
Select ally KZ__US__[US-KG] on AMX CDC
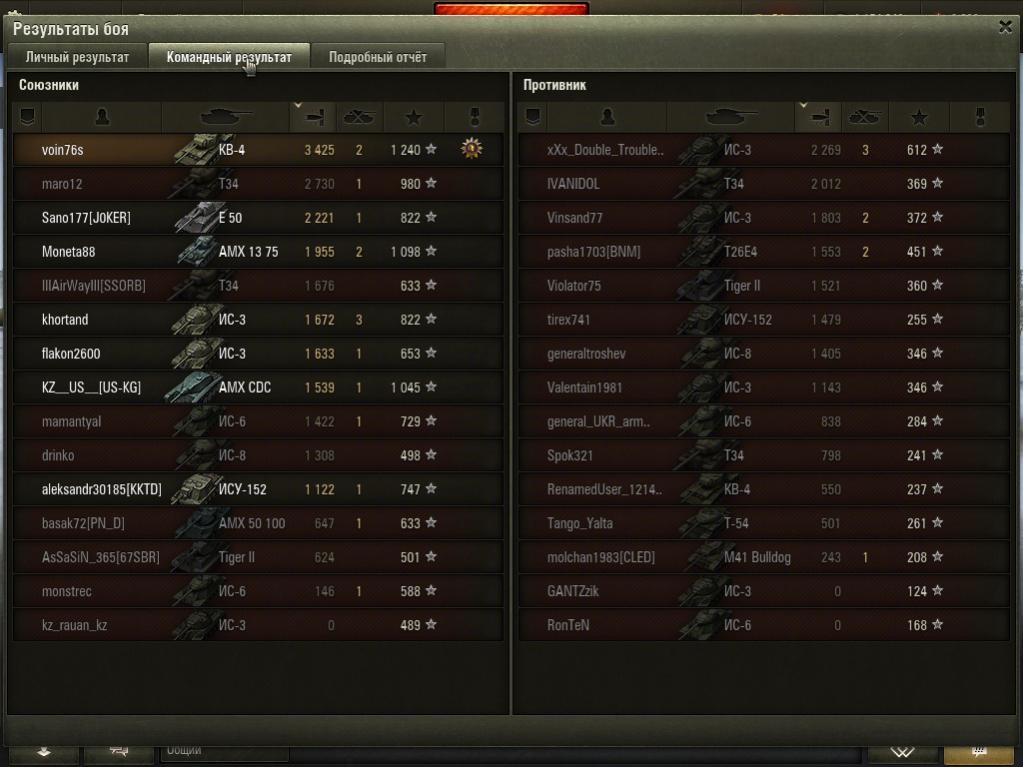tap(91, 388)
